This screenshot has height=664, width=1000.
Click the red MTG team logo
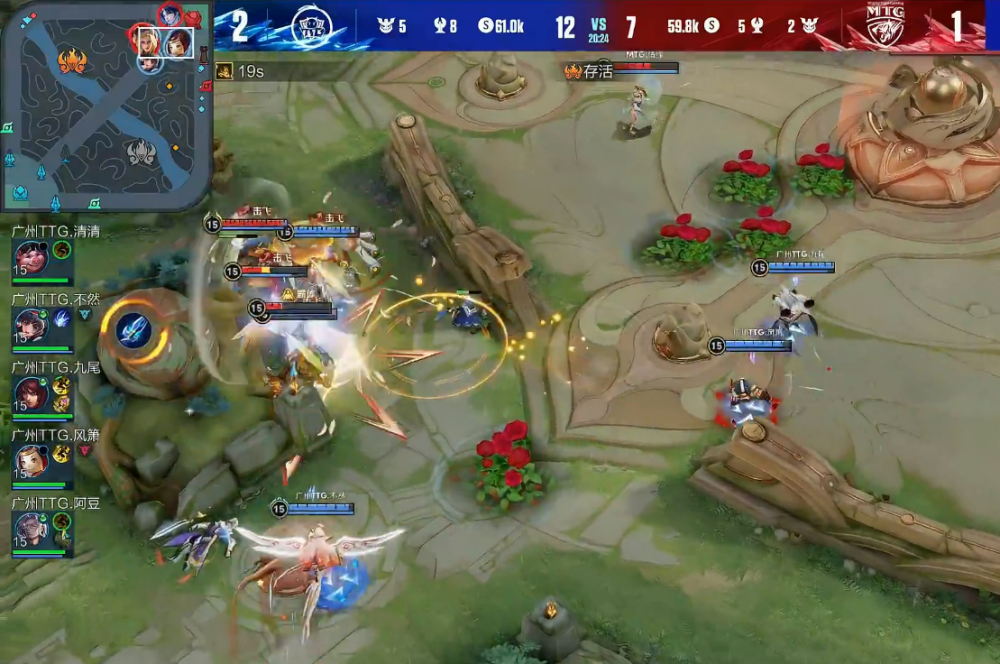(x=884, y=27)
